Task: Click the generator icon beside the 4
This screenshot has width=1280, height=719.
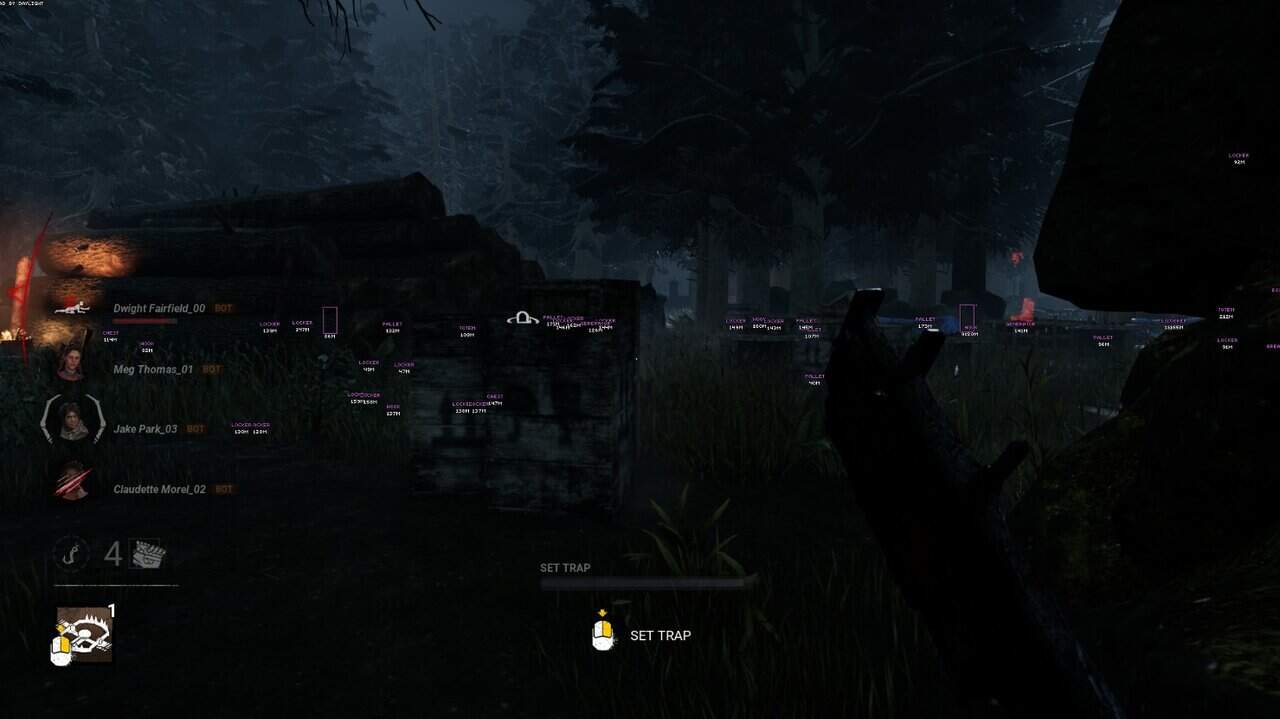Action: [146, 554]
